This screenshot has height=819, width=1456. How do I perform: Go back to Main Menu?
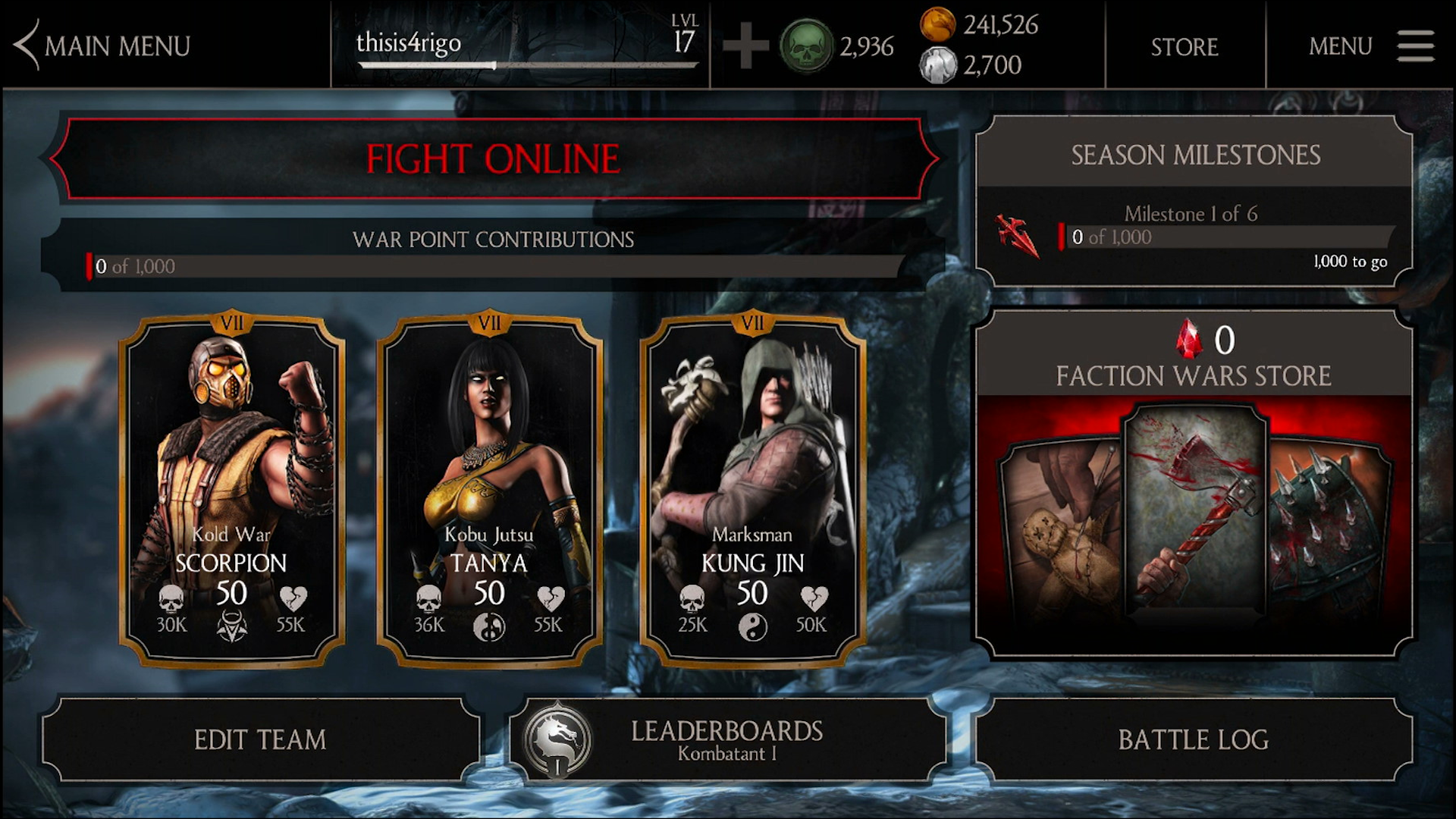[x=102, y=45]
